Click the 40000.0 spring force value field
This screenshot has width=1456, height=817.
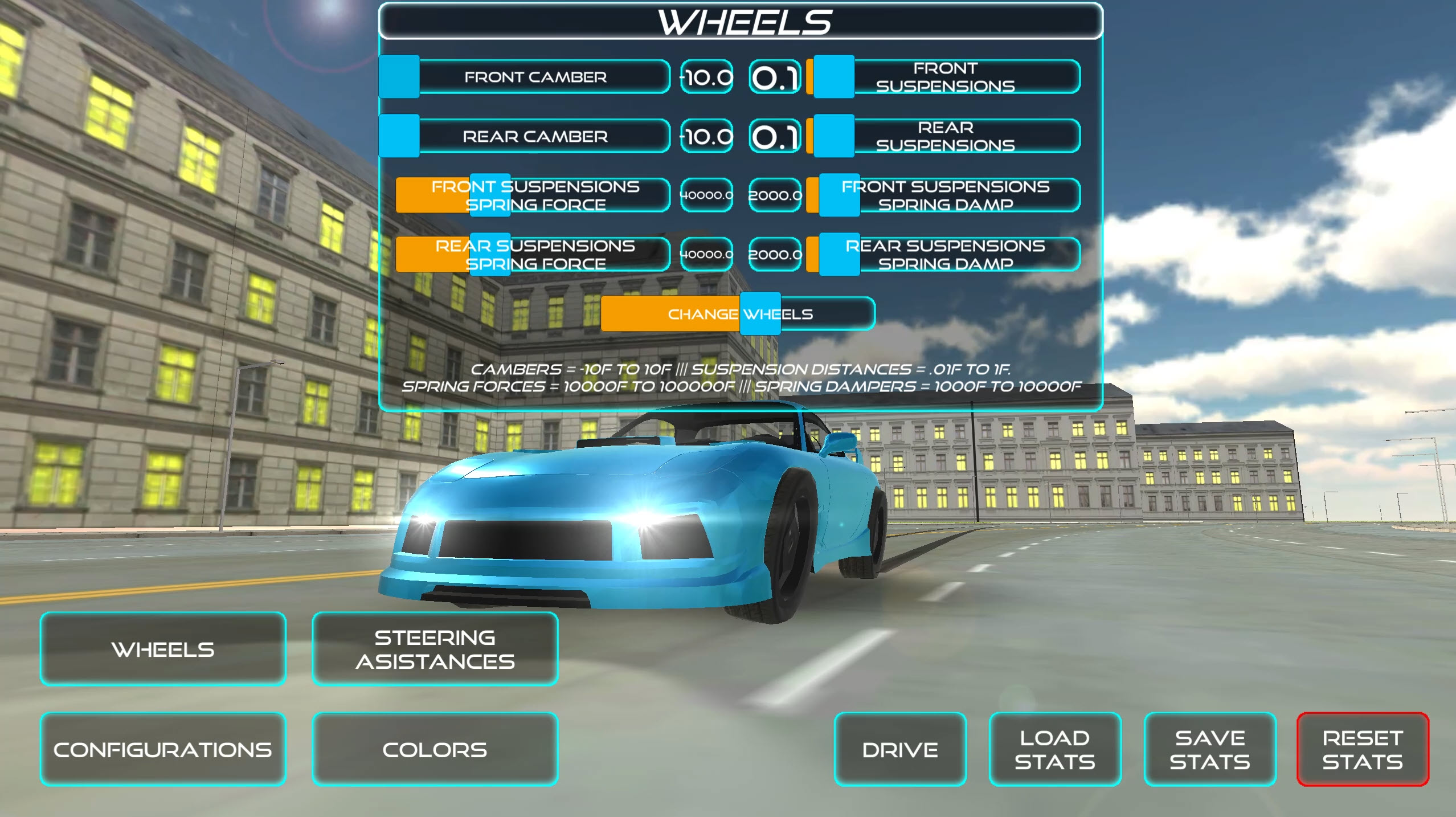[x=706, y=195]
